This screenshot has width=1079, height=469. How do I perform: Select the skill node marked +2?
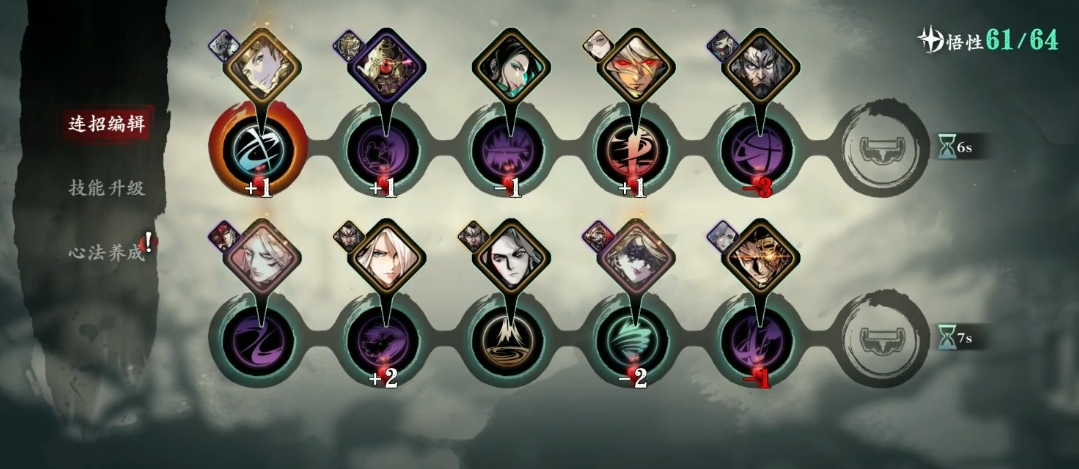click(383, 339)
